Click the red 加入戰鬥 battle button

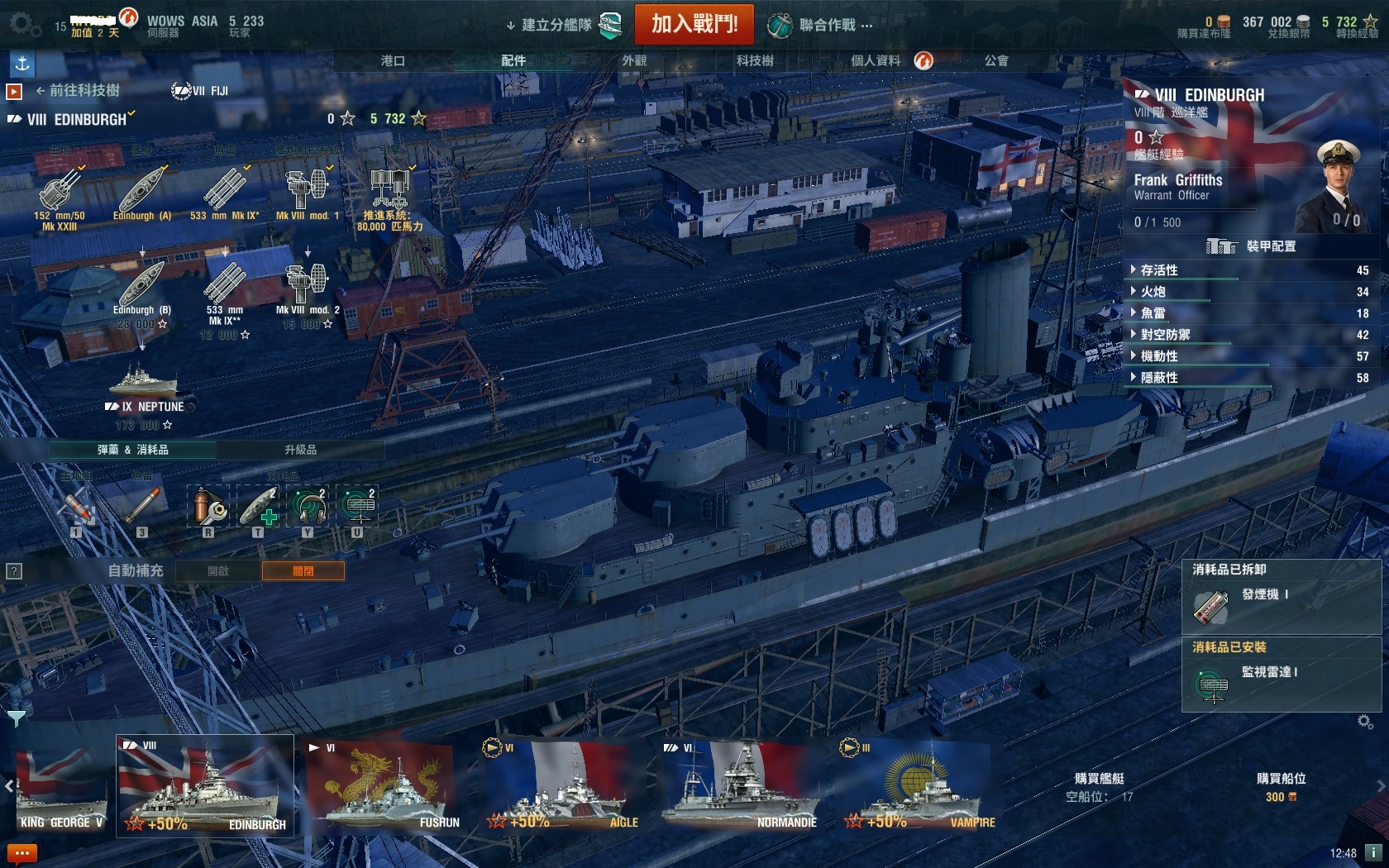coord(694,24)
